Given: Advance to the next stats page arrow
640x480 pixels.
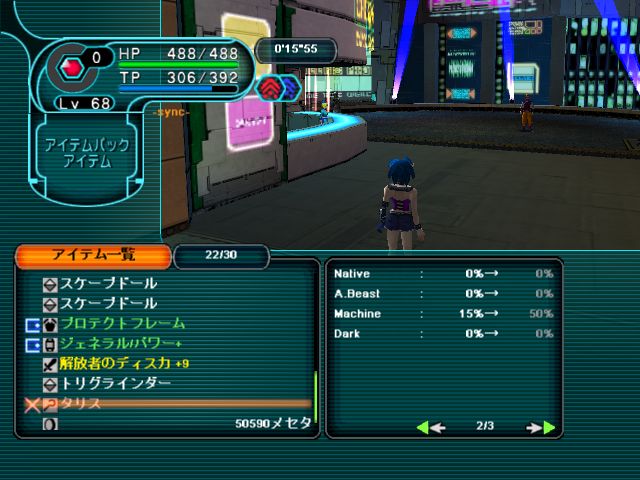Looking at the screenshot, I should tap(542, 427).
